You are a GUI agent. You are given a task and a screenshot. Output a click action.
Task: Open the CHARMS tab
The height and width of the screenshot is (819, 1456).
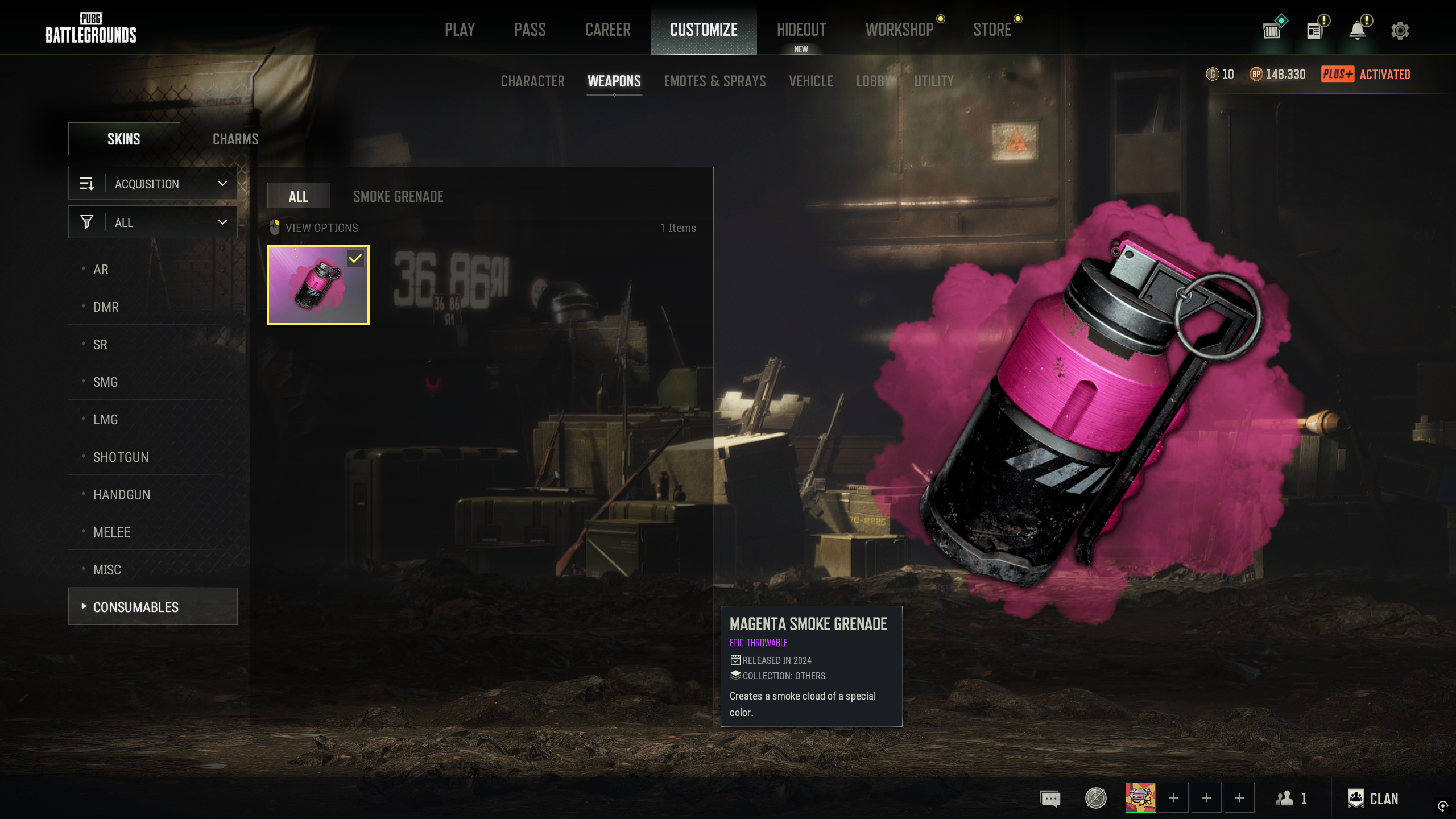pos(235,139)
